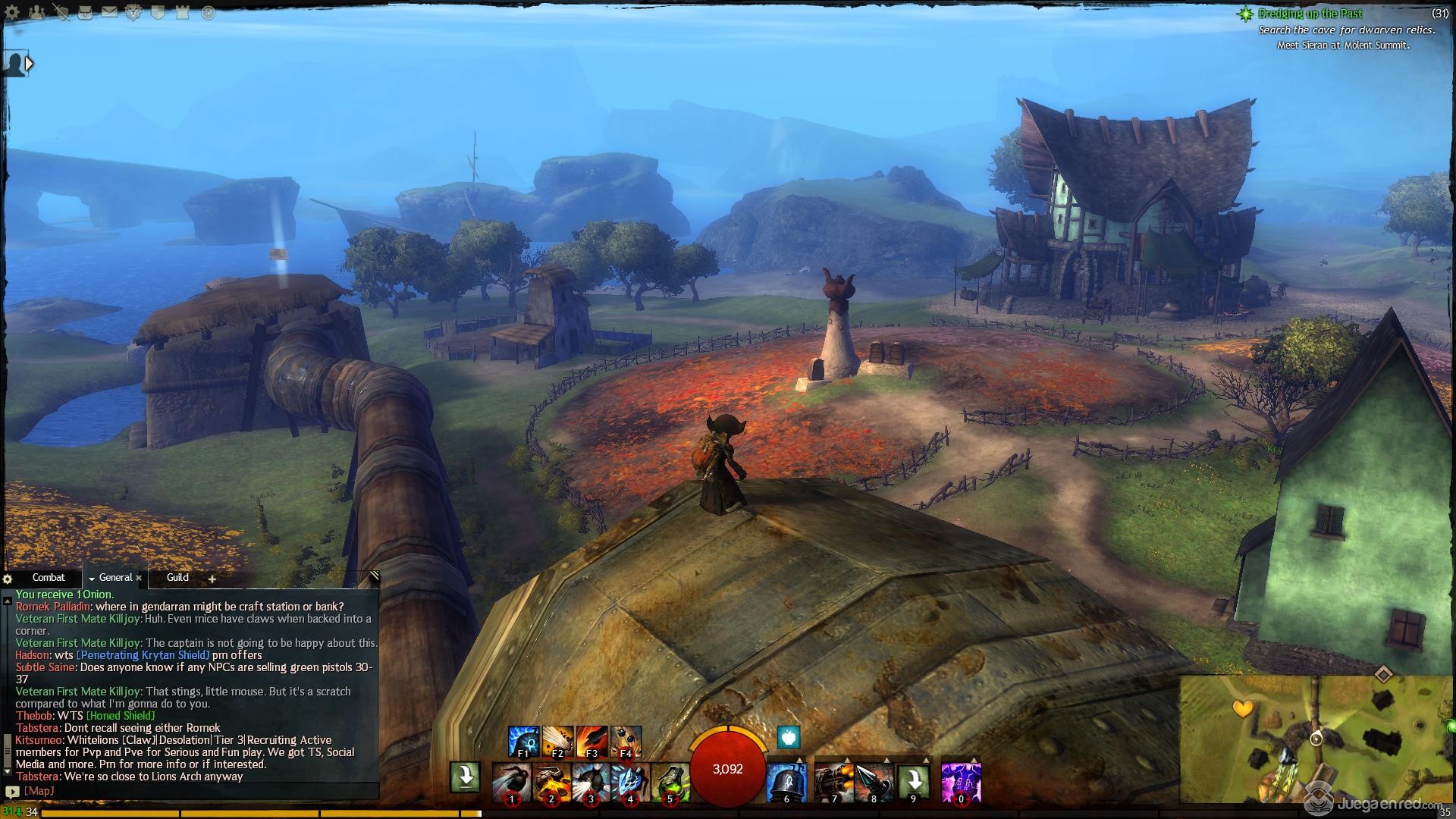The height and width of the screenshot is (819, 1456).
Task: Open the chat options gear
Action: (8, 579)
